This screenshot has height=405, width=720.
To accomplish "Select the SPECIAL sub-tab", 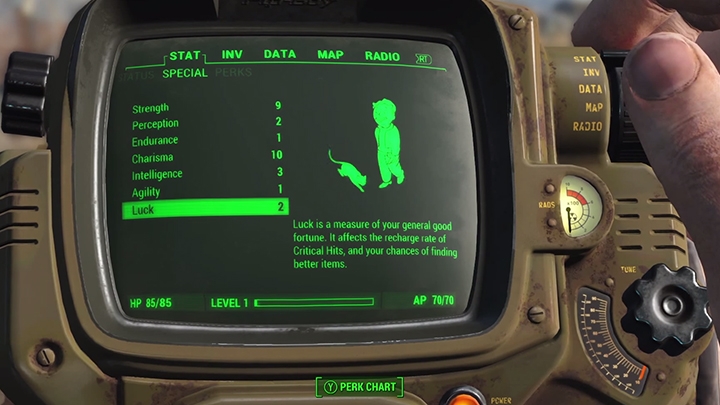I will coord(185,73).
